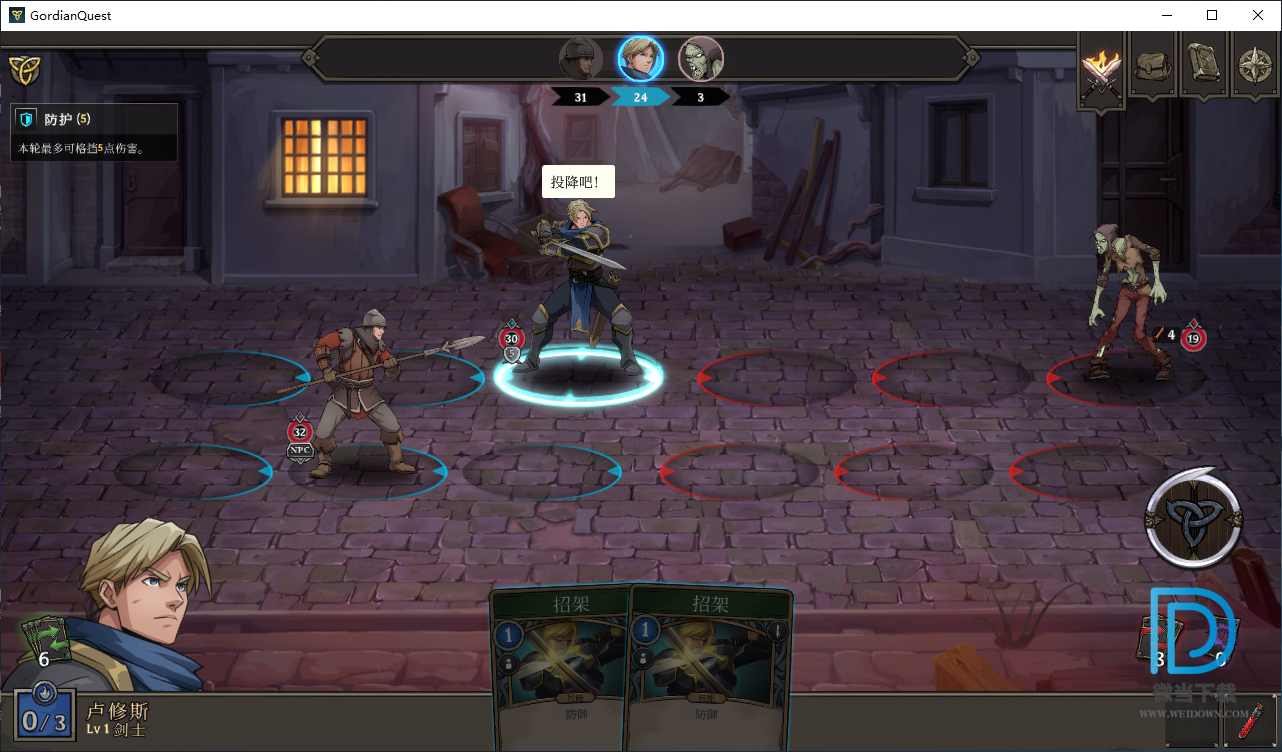
Task: Select the Protection status effect icon
Action: 28,119
